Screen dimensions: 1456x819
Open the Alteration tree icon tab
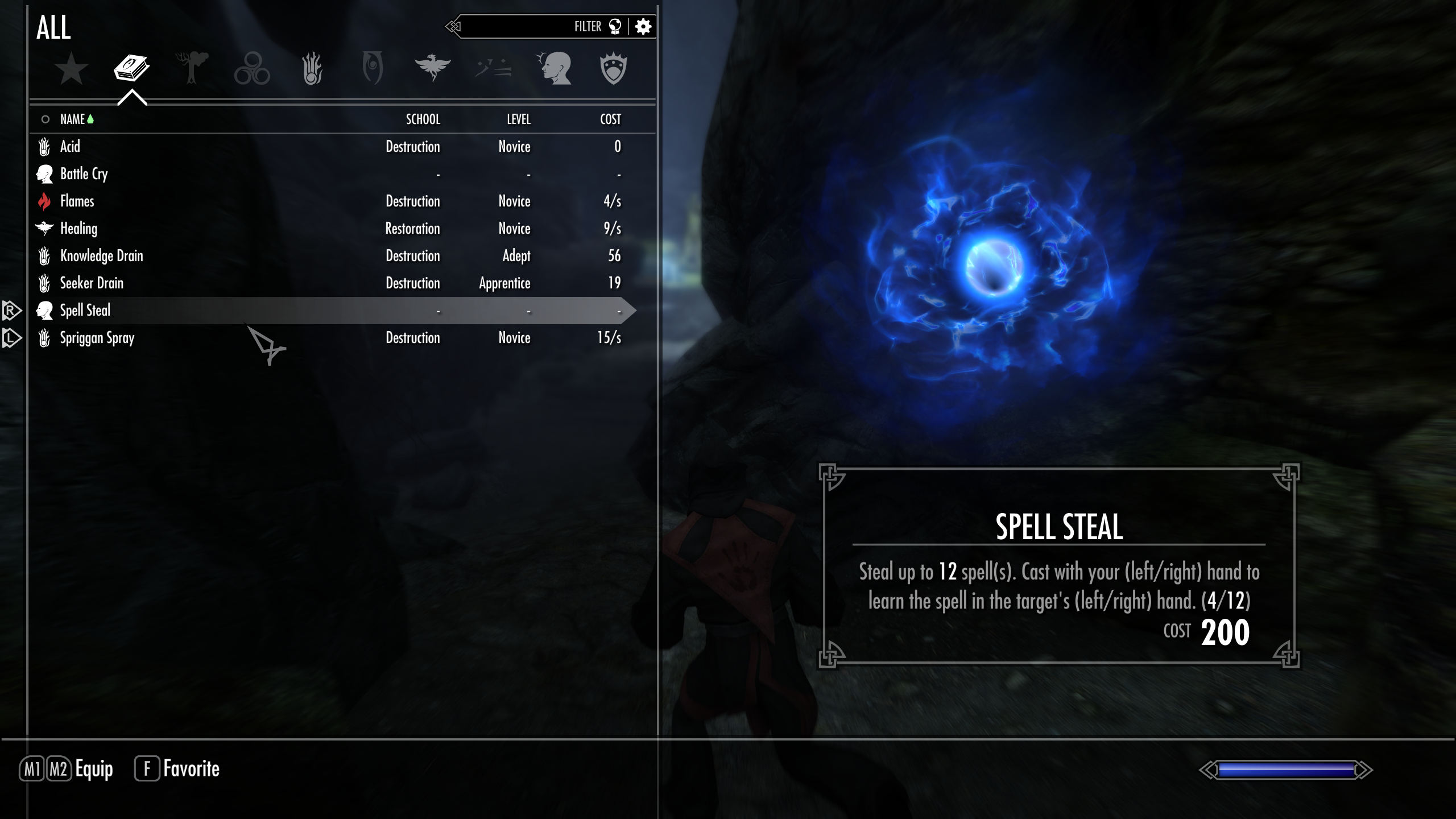[192, 69]
